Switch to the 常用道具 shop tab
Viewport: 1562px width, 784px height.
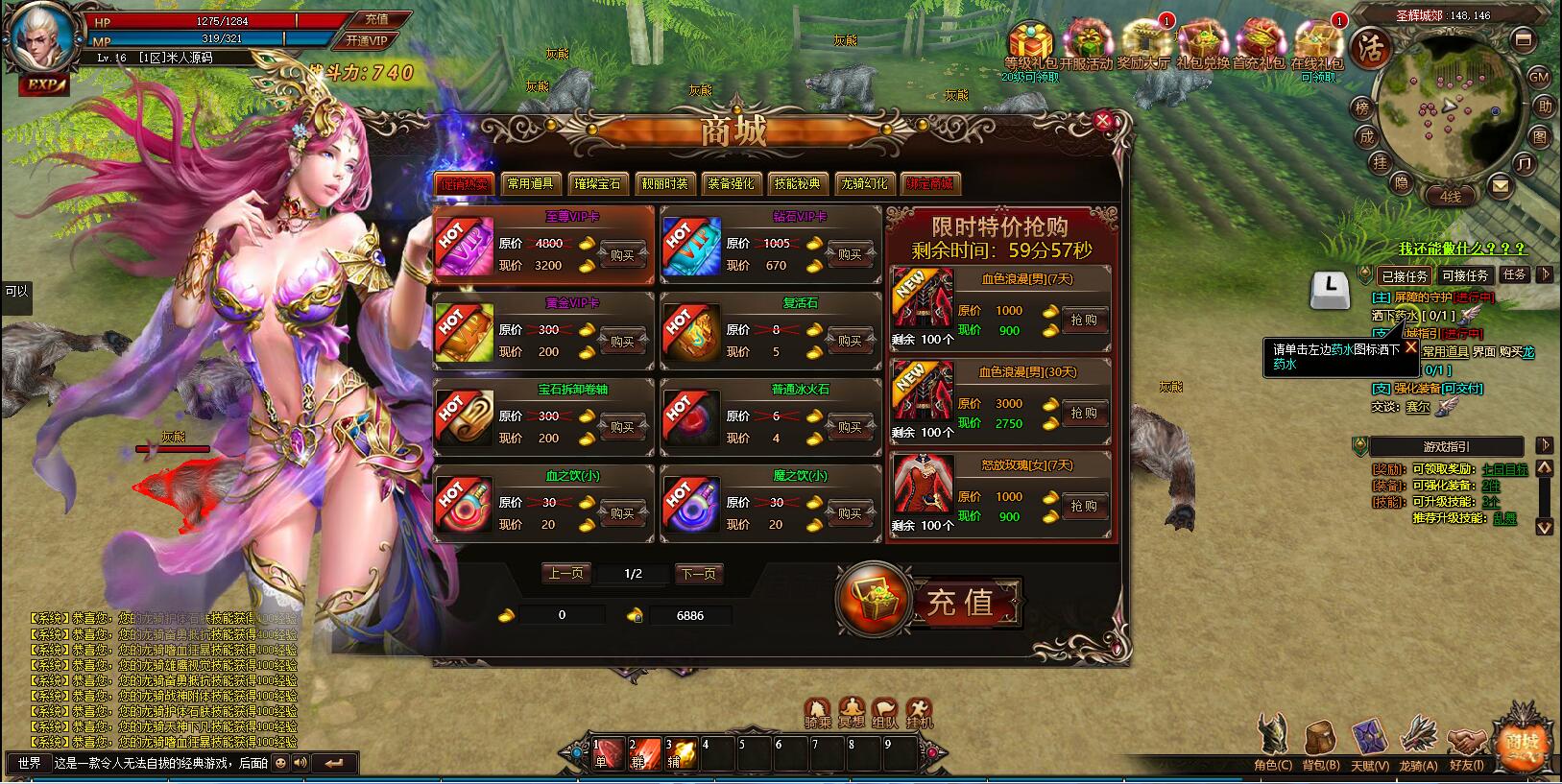pyautogui.click(x=531, y=183)
